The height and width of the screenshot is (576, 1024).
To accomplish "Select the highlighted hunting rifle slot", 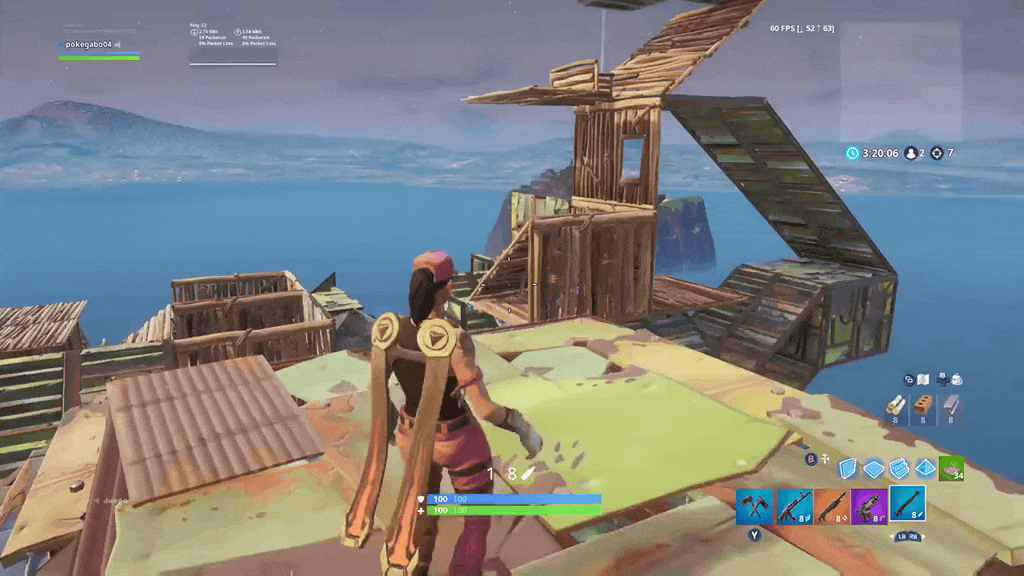I will (908, 504).
